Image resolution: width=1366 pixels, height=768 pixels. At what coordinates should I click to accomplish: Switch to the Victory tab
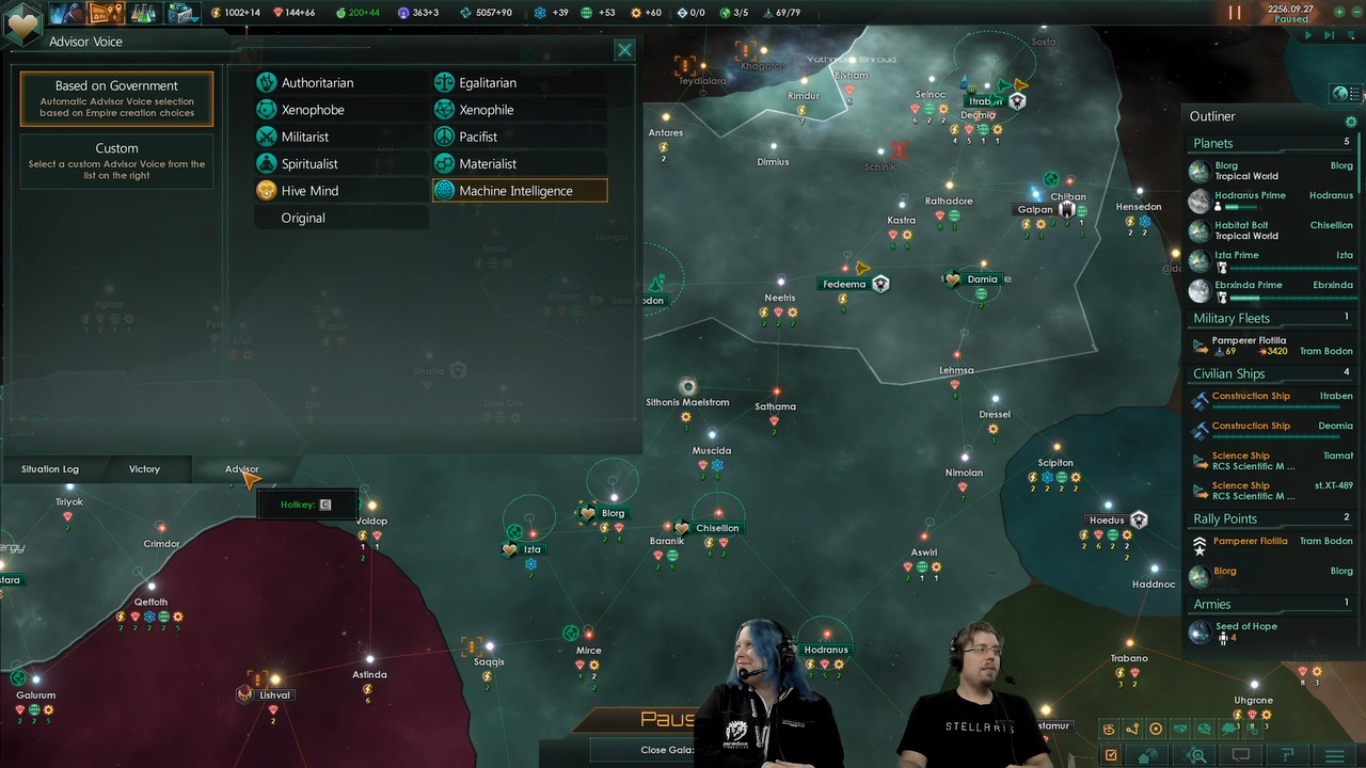coord(144,468)
